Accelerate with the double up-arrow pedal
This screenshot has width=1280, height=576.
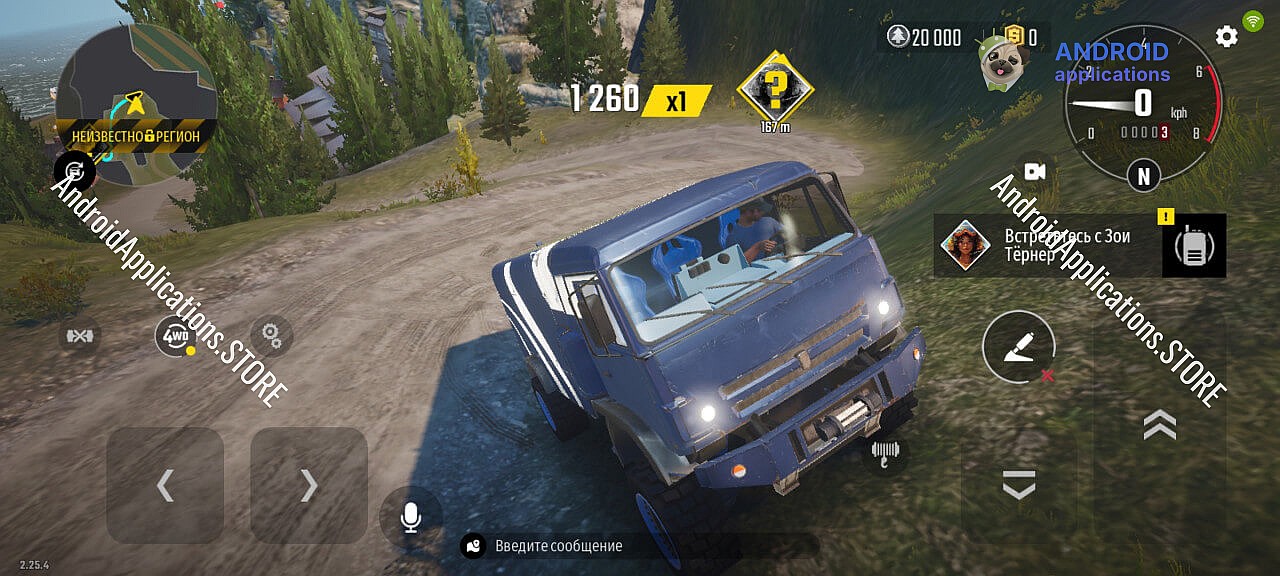tap(1159, 425)
